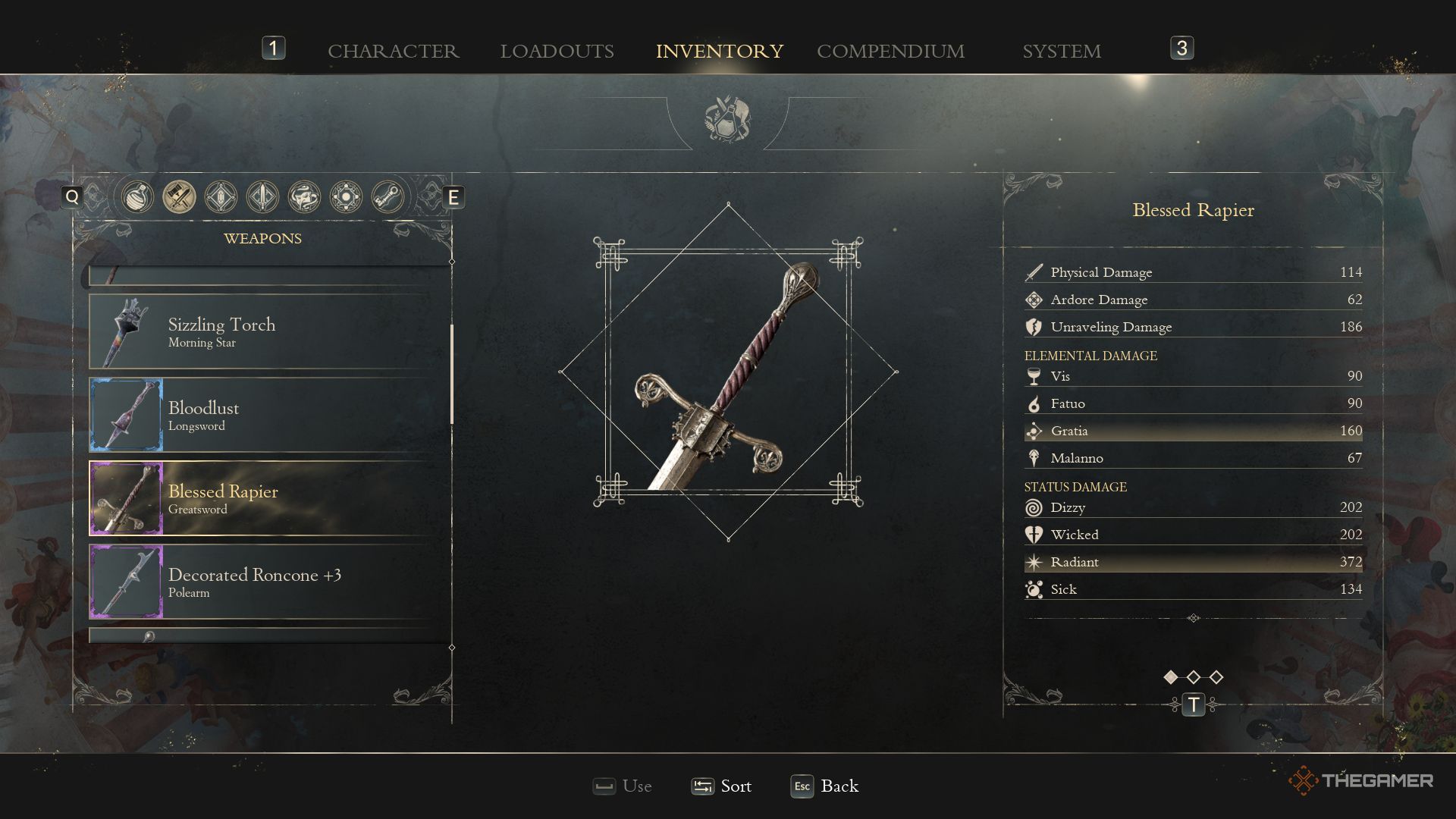Open the key items category

388,197
